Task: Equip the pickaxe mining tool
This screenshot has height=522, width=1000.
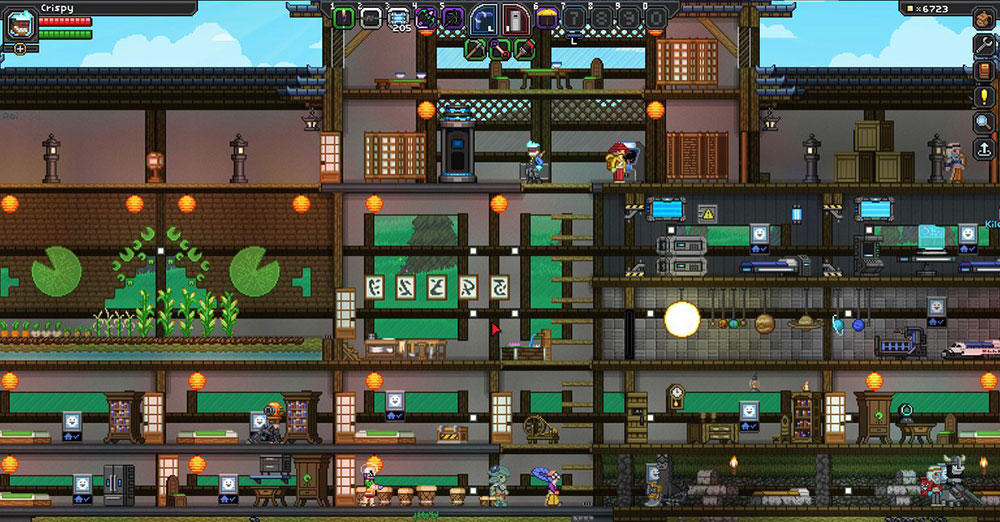Action: [x=477, y=46]
